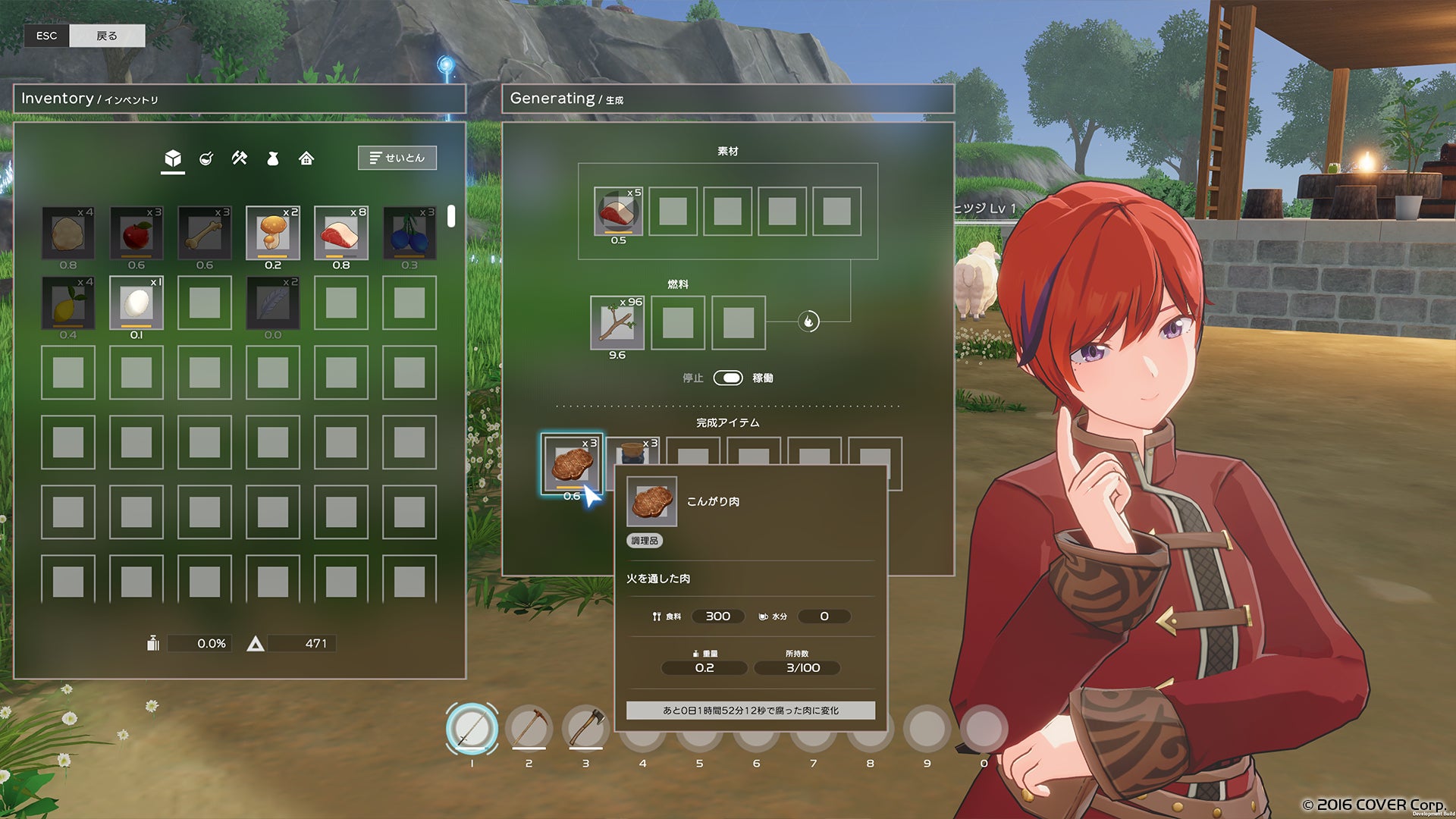Click the 戻る back button
The image size is (1456, 819).
pyautogui.click(x=107, y=36)
